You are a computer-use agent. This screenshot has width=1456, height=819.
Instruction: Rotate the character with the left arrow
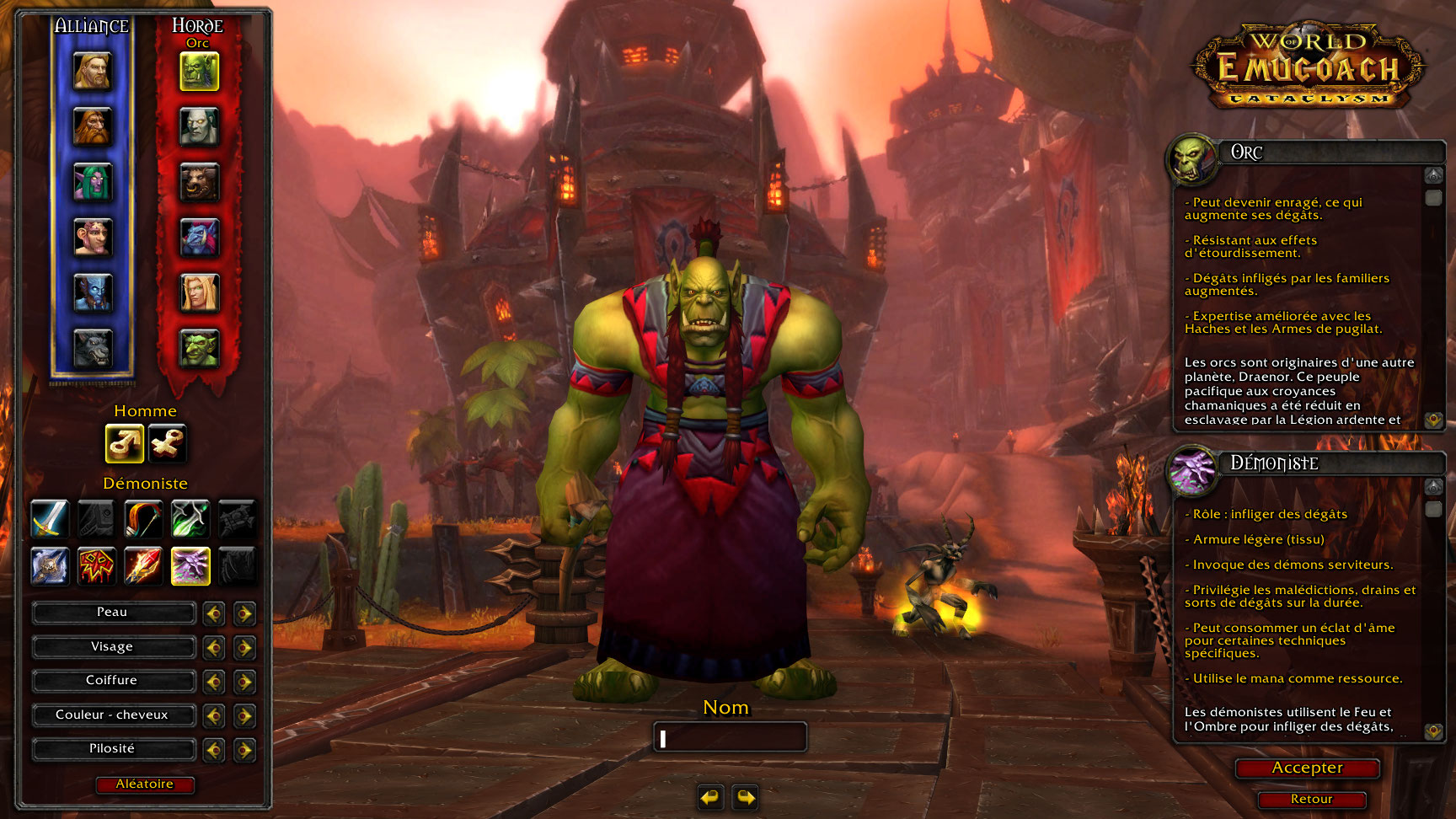click(710, 797)
